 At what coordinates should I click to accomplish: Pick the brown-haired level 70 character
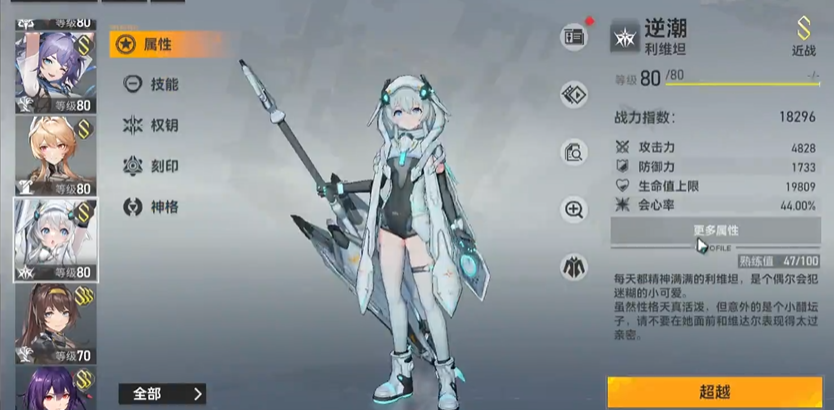coord(54,322)
